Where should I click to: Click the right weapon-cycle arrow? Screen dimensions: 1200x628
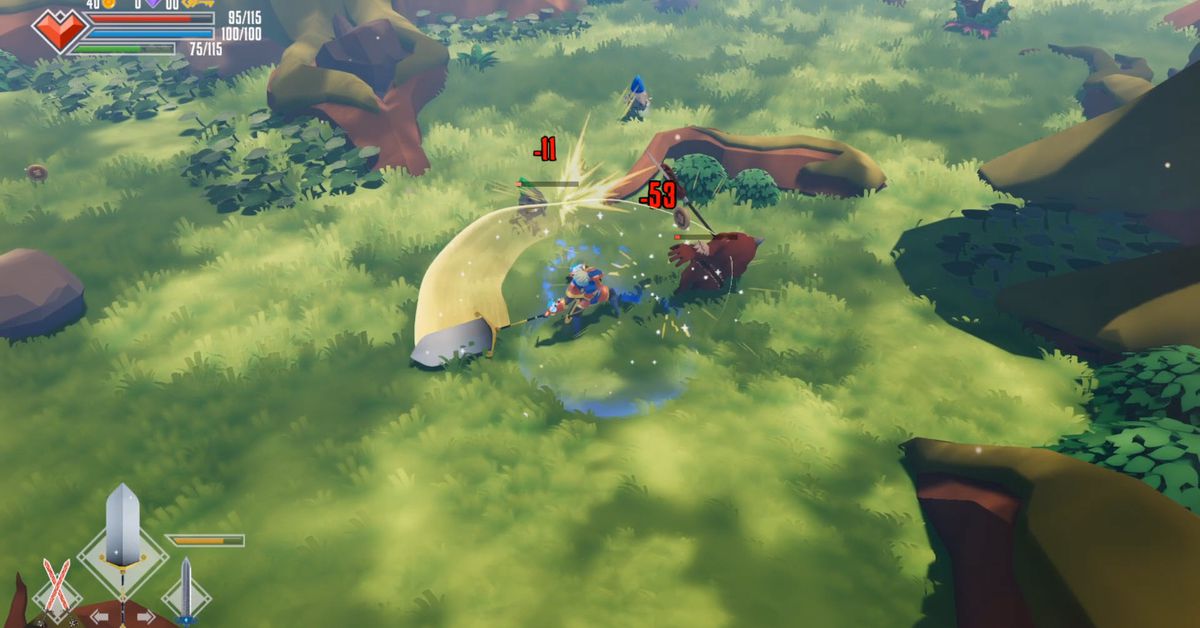(x=145, y=617)
